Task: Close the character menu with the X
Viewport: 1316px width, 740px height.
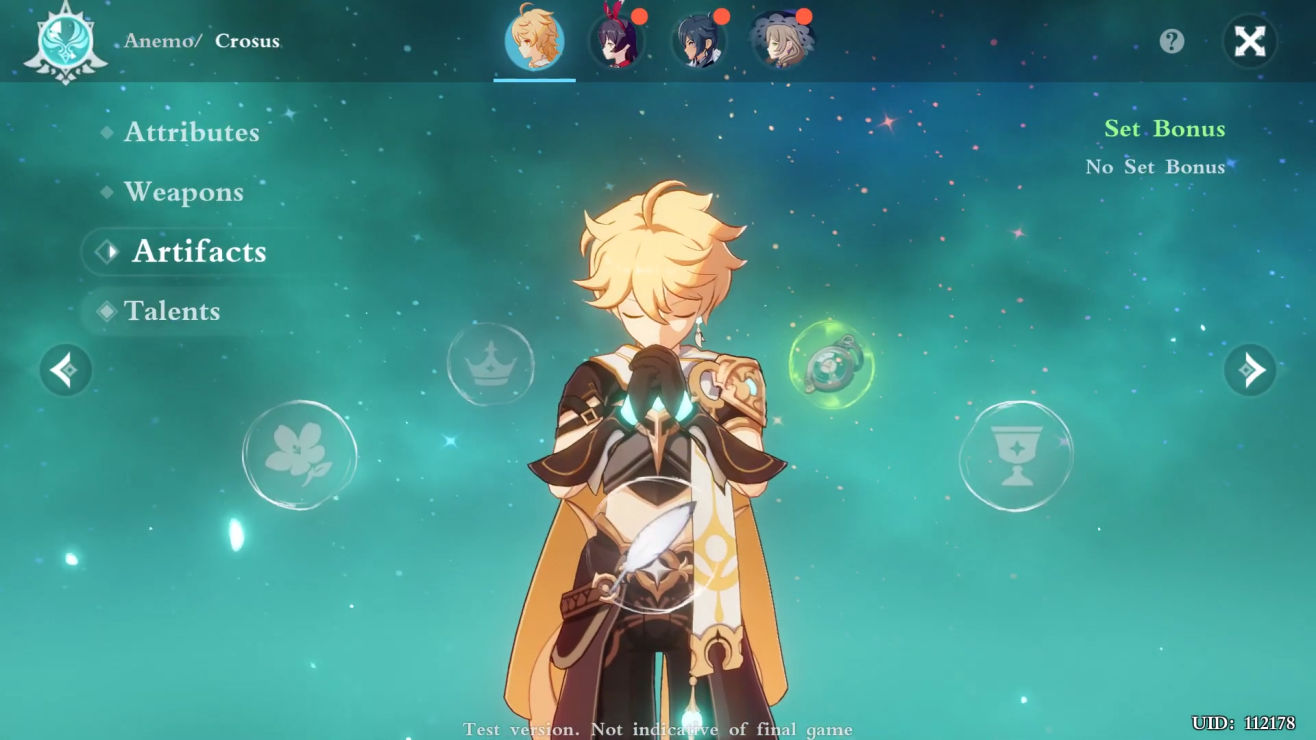Action: 1249,42
